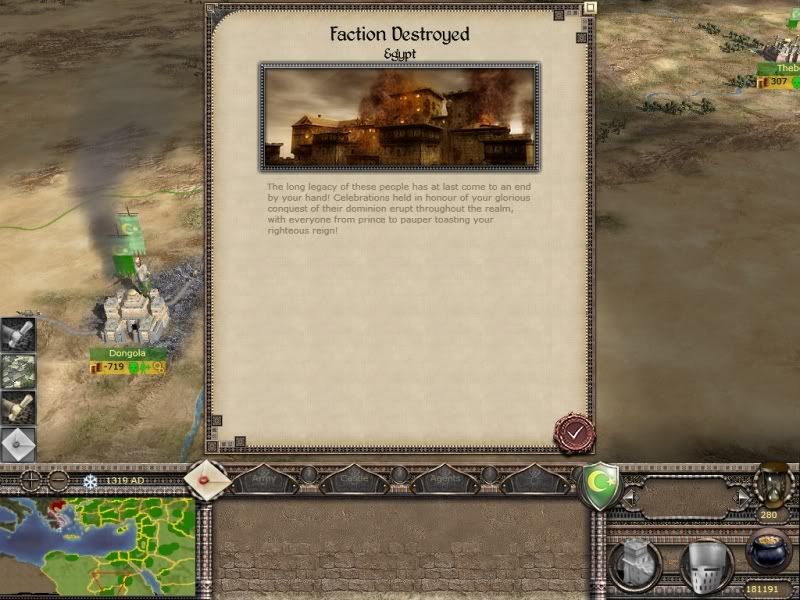Open recruitment with the knight helmet button
The width and height of the screenshot is (800, 600).
pos(707,565)
